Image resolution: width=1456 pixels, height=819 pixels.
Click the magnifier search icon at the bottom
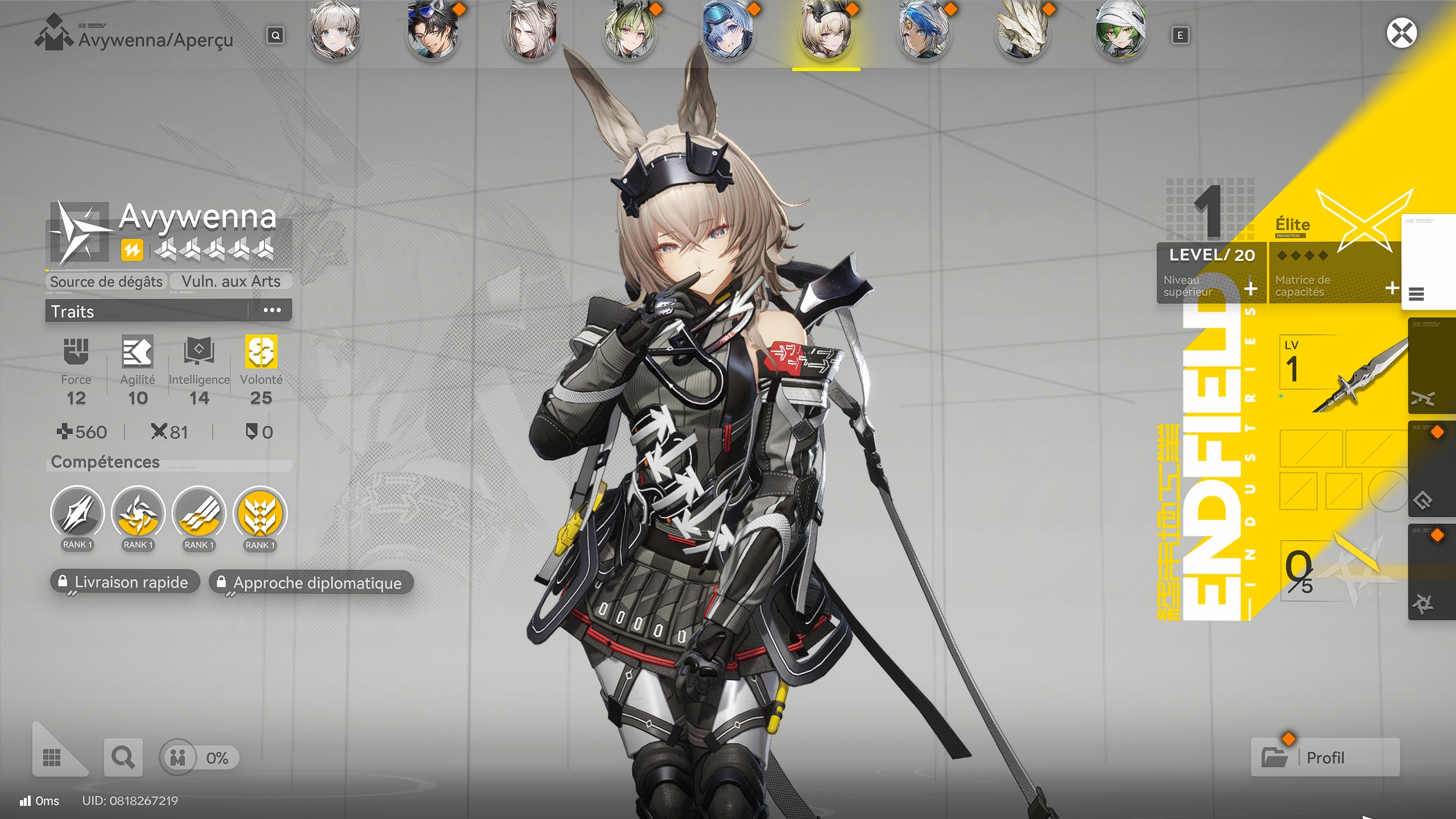click(123, 758)
